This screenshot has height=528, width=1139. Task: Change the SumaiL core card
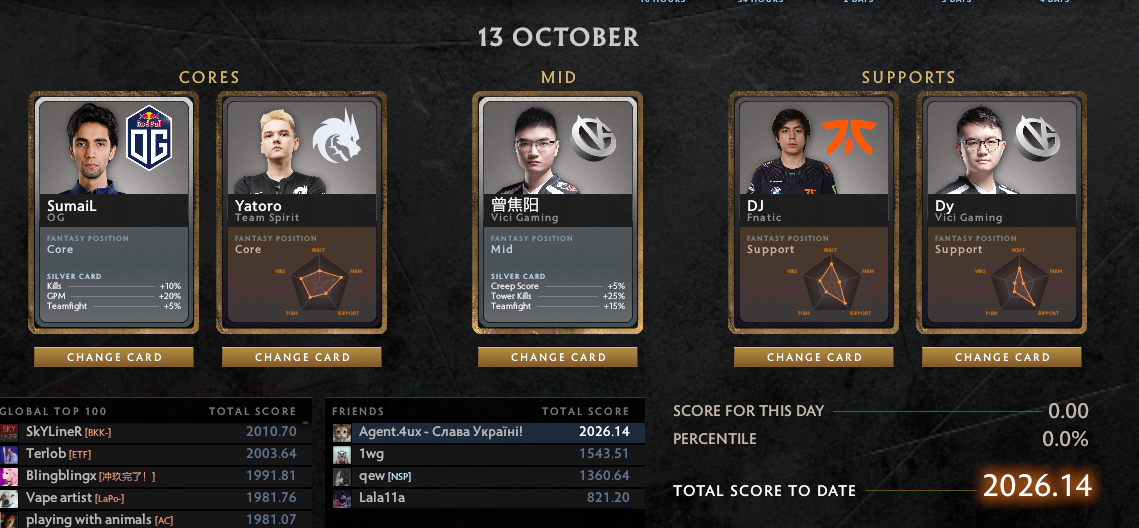click(114, 357)
